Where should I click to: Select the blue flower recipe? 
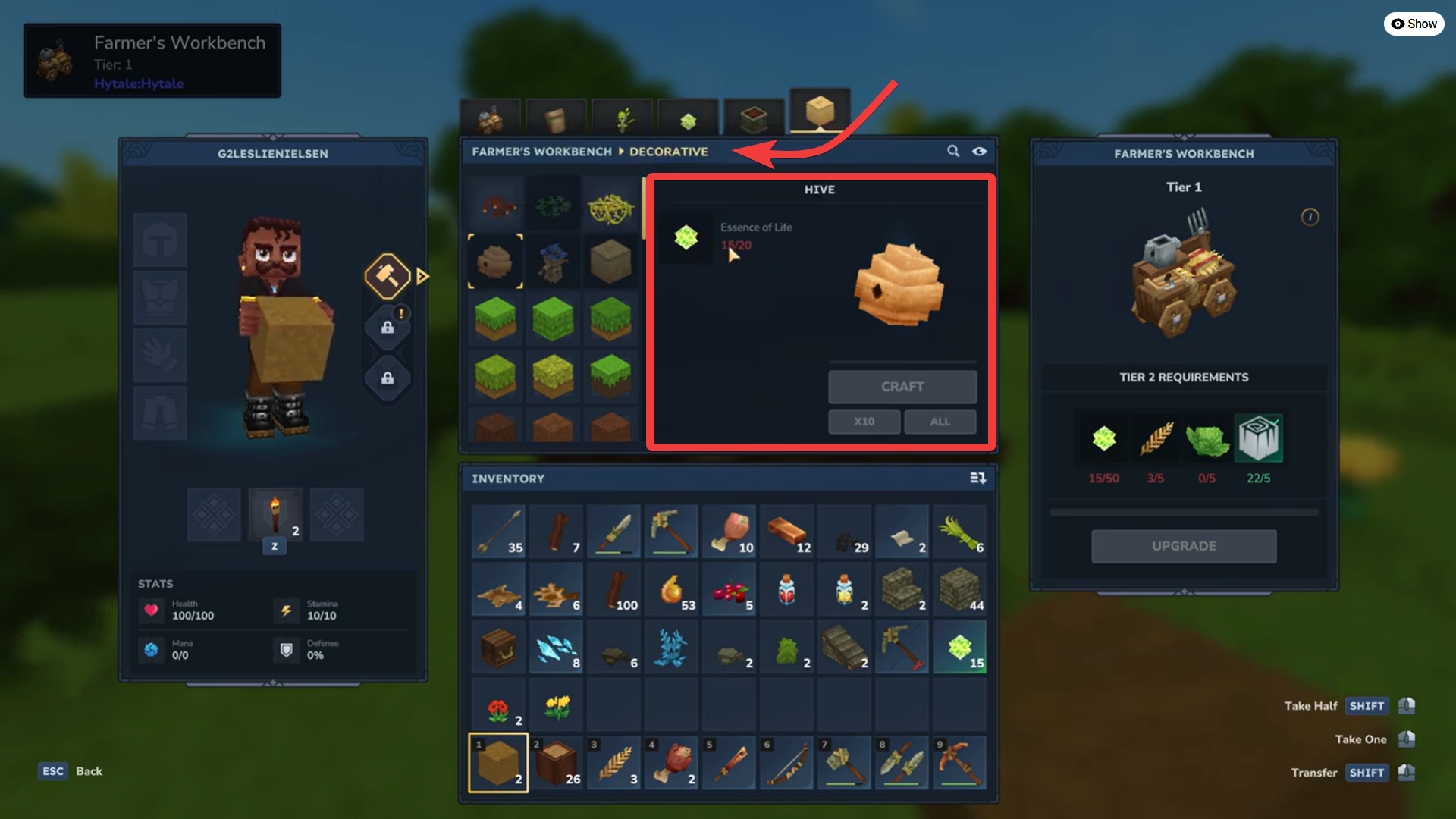pos(554,261)
